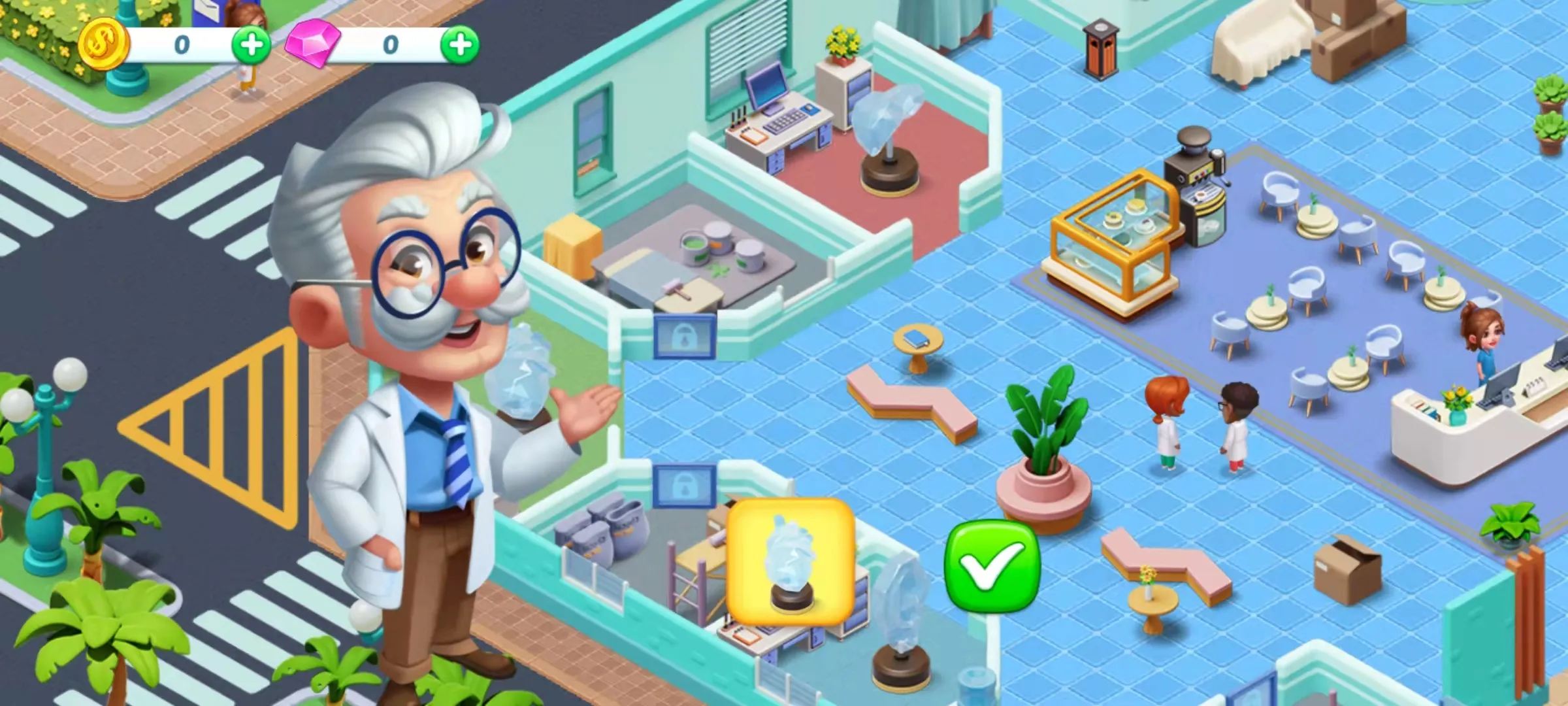Tap the gold coin currency icon
Viewport: 1568px width, 706px height.
[103, 44]
